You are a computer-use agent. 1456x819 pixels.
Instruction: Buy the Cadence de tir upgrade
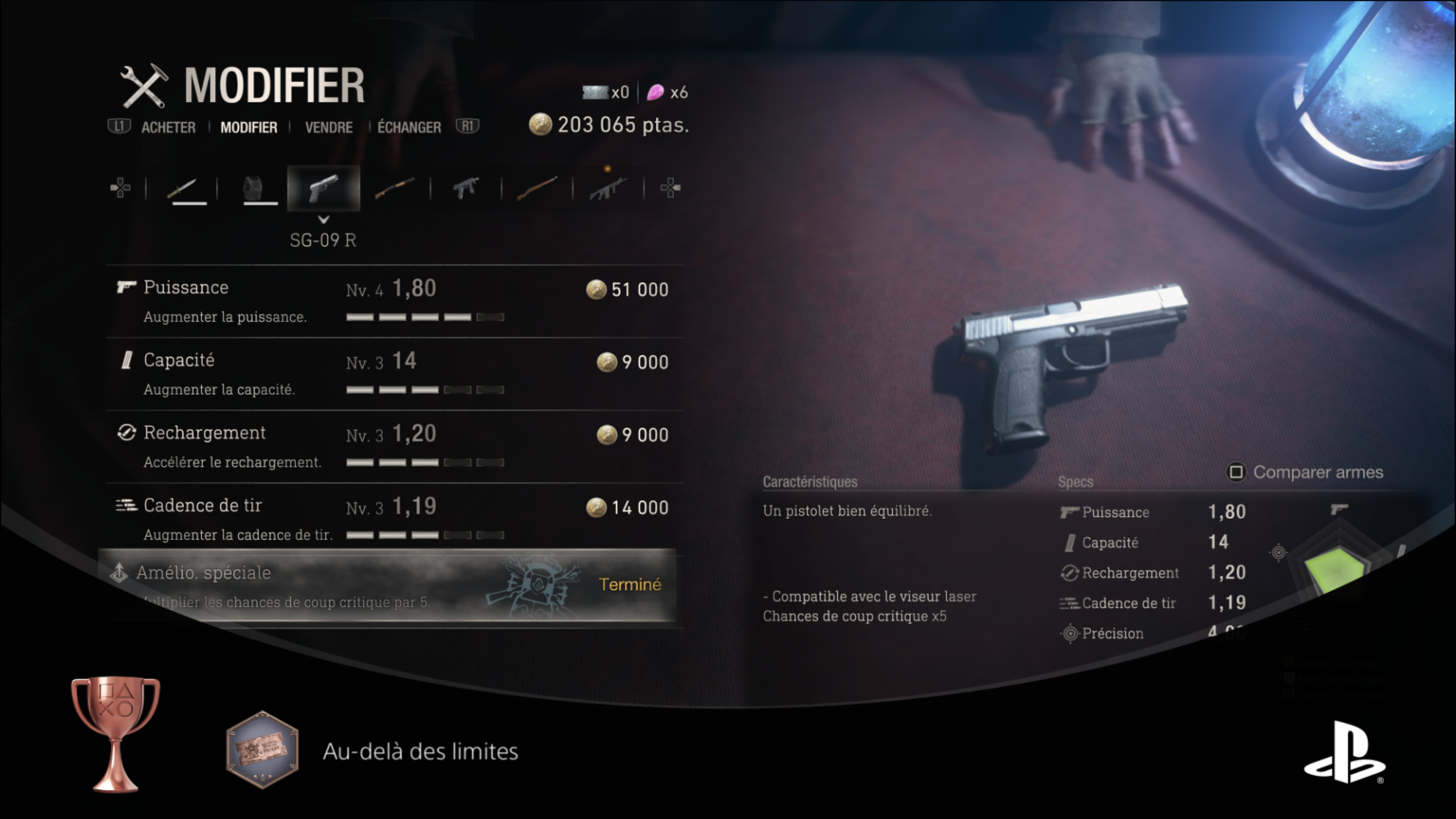pos(394,519)
